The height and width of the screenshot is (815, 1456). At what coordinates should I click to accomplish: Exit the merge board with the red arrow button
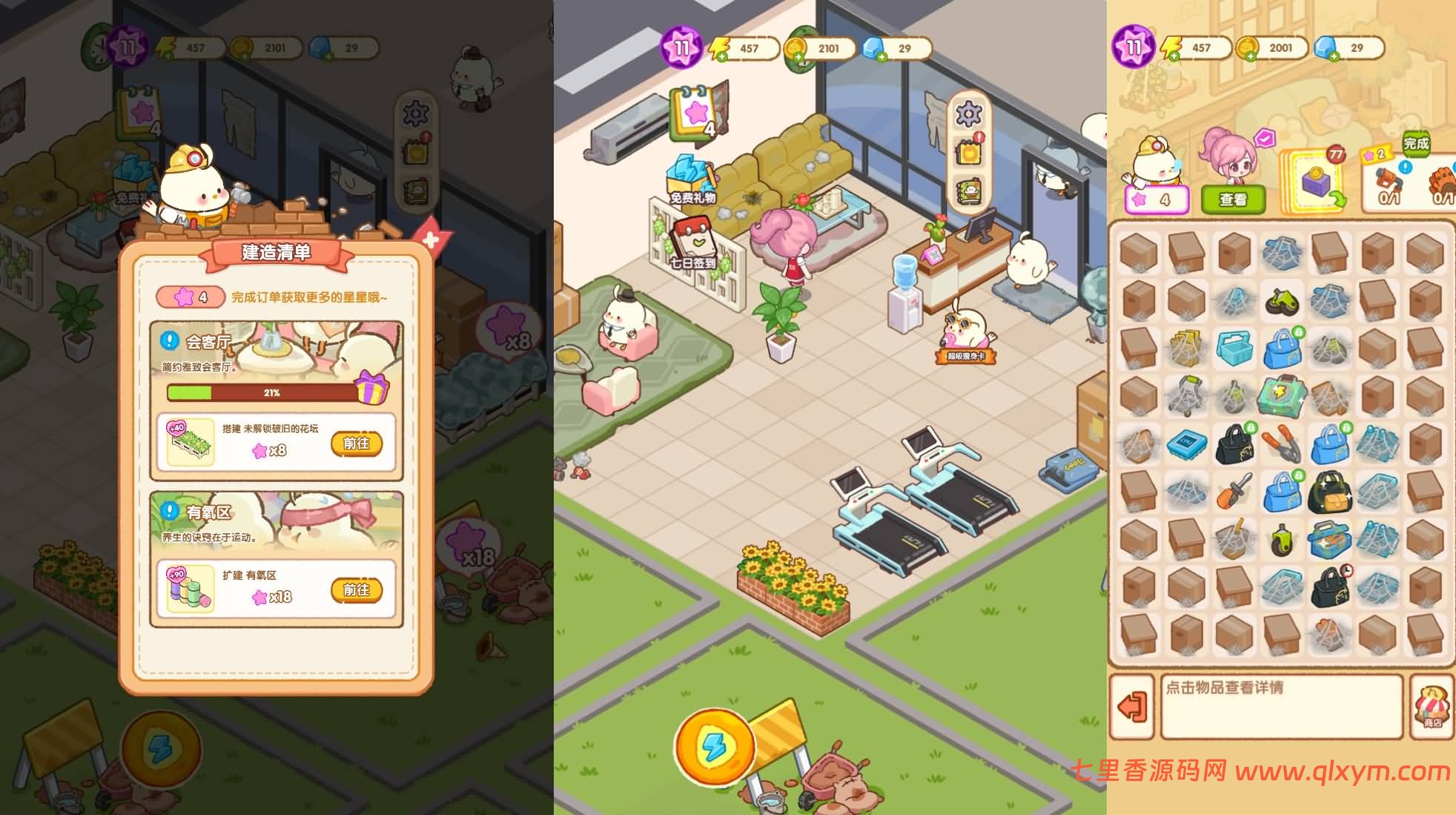point(1131,707)
